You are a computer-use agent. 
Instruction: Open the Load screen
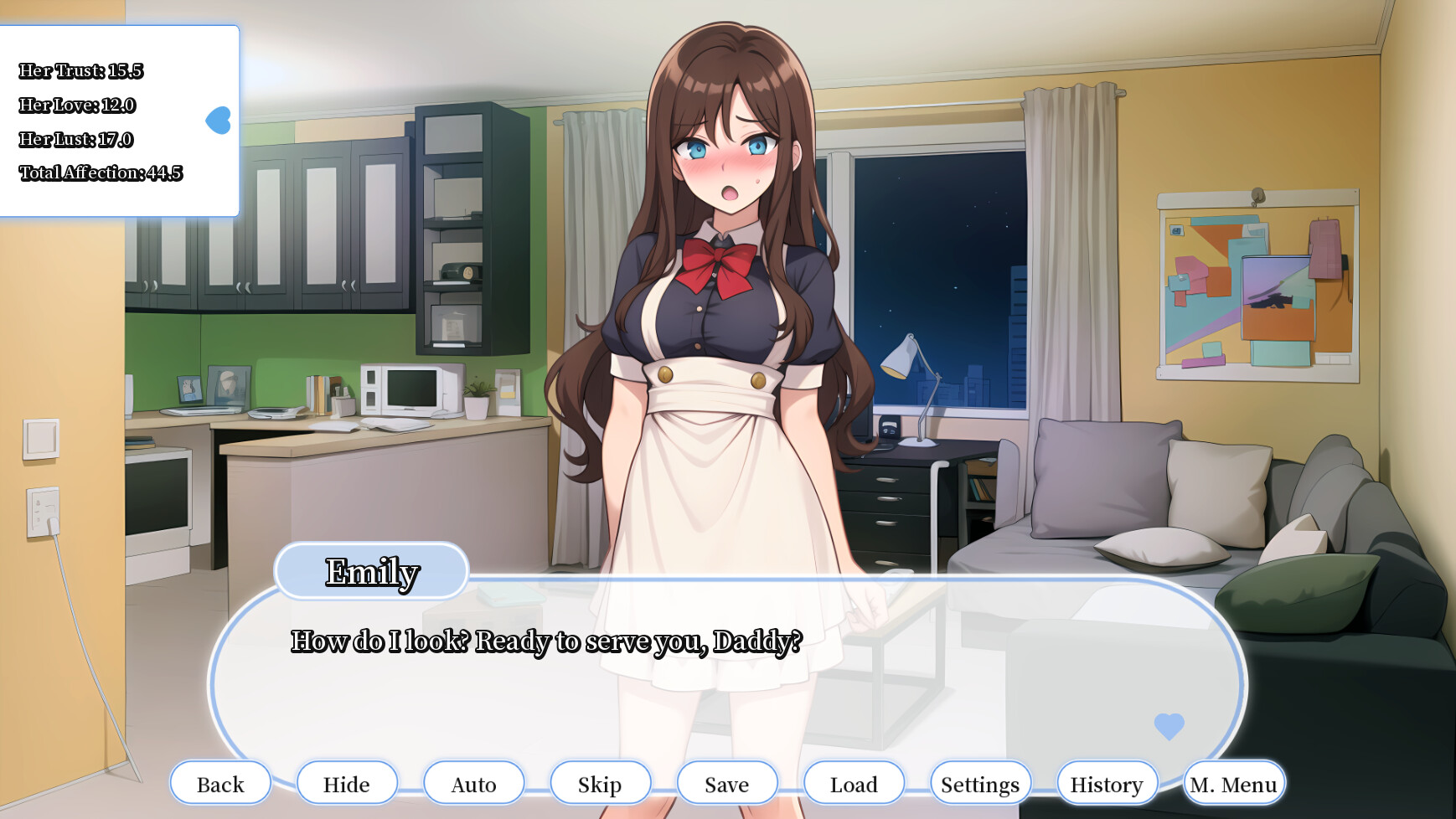pyautogui.click(x=854, y=784)
